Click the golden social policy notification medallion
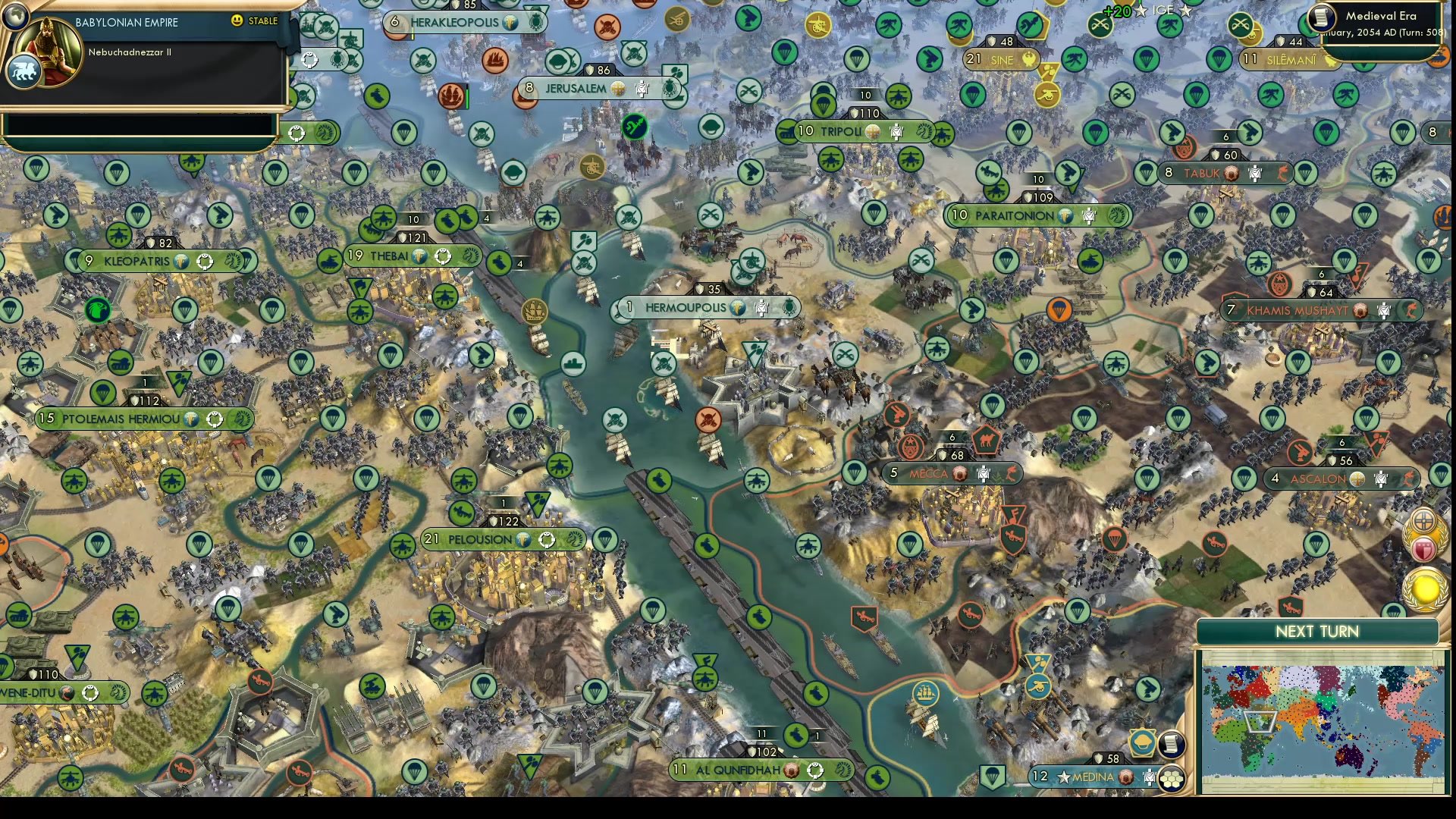Image resolution: width=1456 pixels, height=819 pixels. point(1423,519)
